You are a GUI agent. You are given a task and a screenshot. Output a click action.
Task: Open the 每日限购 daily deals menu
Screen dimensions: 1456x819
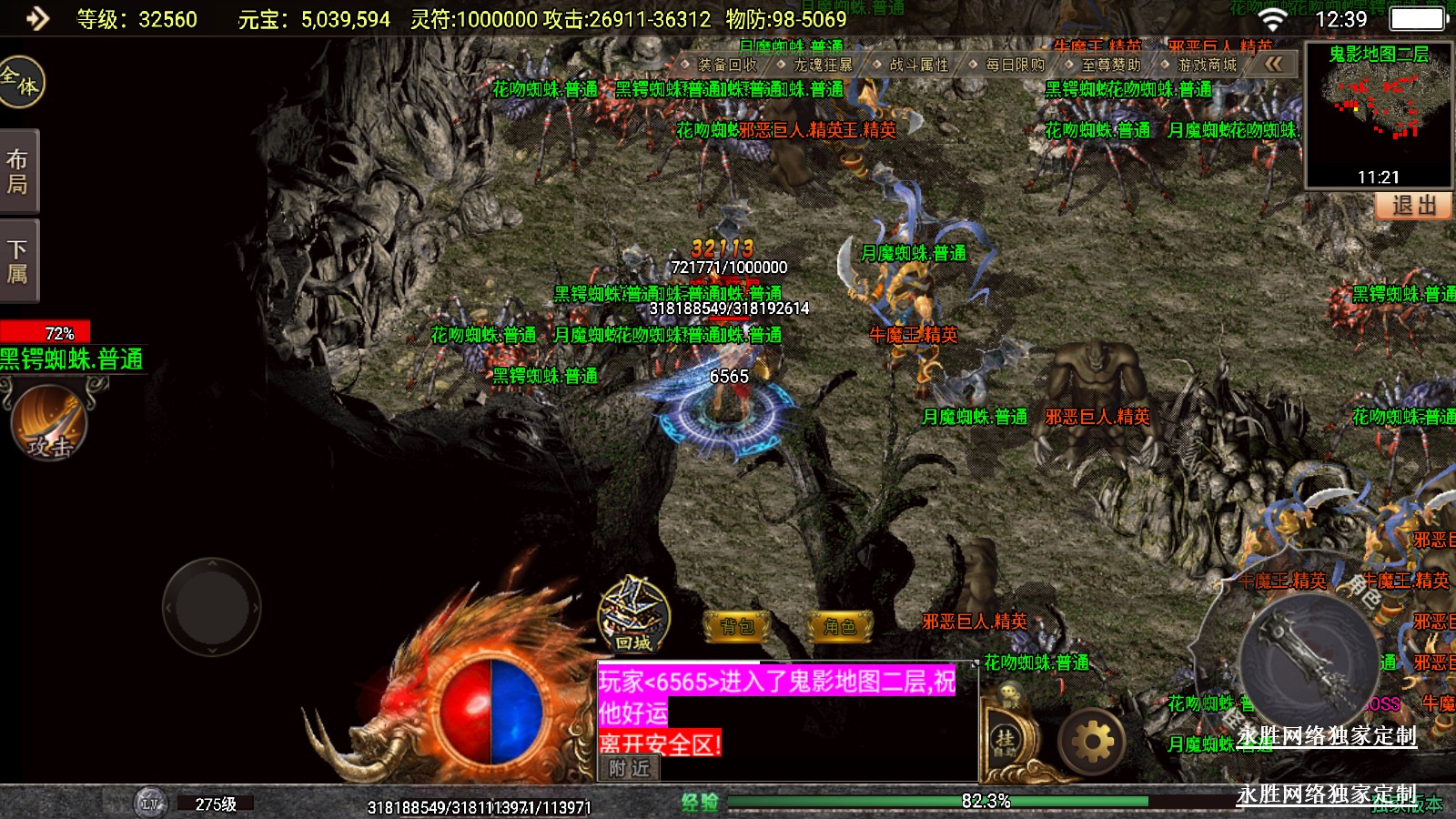(x=1015, y=65)
